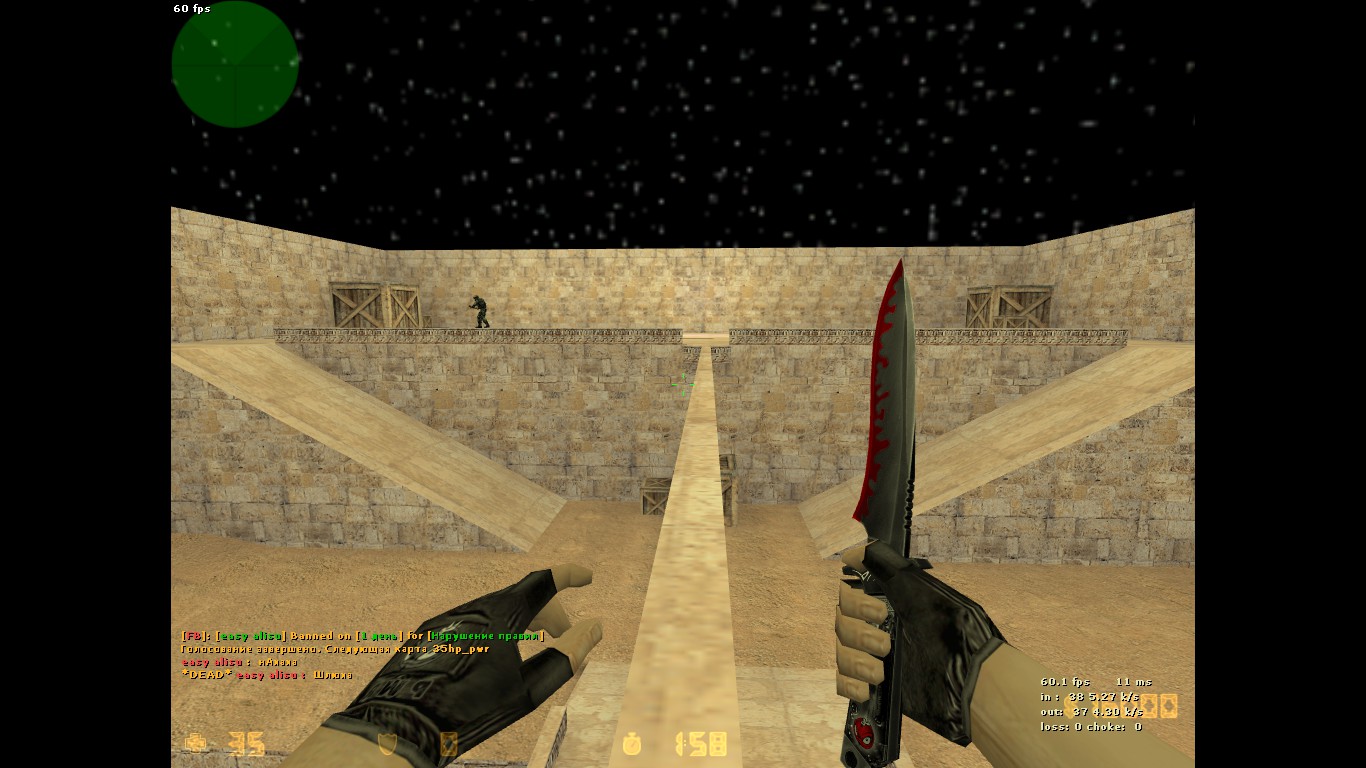Click the ban notice chat line
The height and width of the screenshot is (768, 1366).
pos(362,636)
